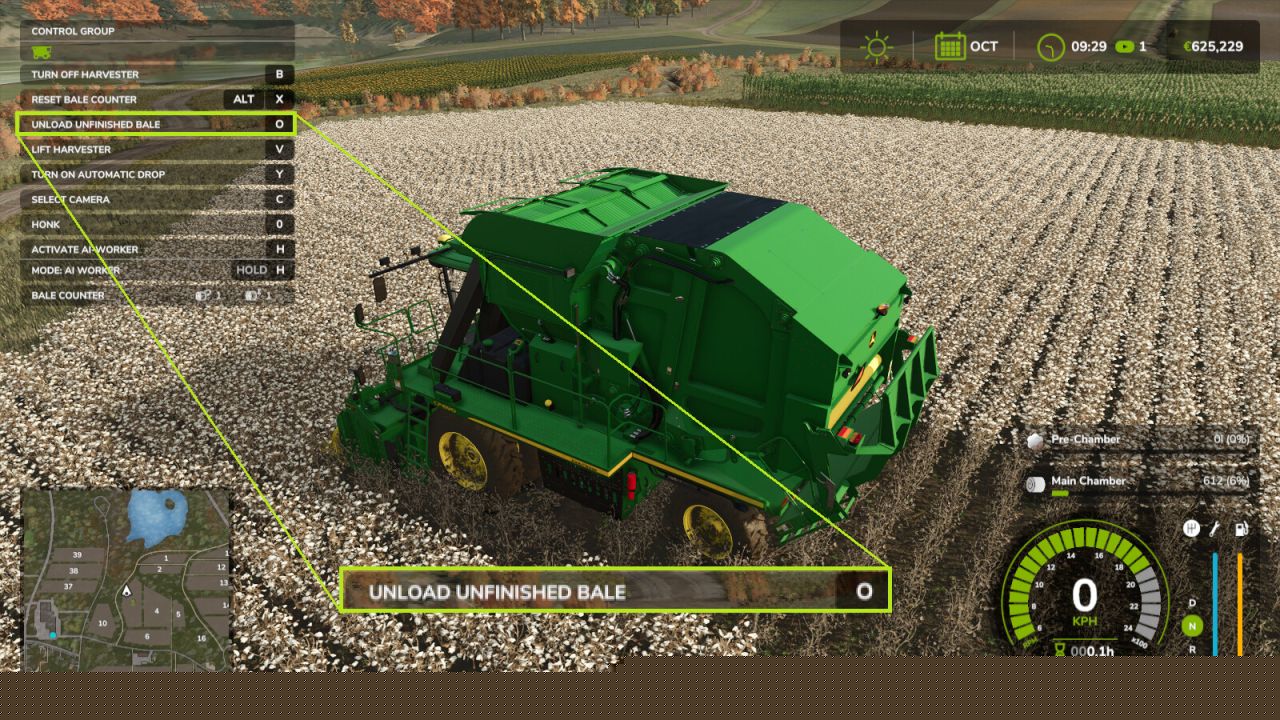Image resolution: width=1280 pixels, height=720 pixels.
Task: Click the green harvester control group icon
Action: [41, 52]
